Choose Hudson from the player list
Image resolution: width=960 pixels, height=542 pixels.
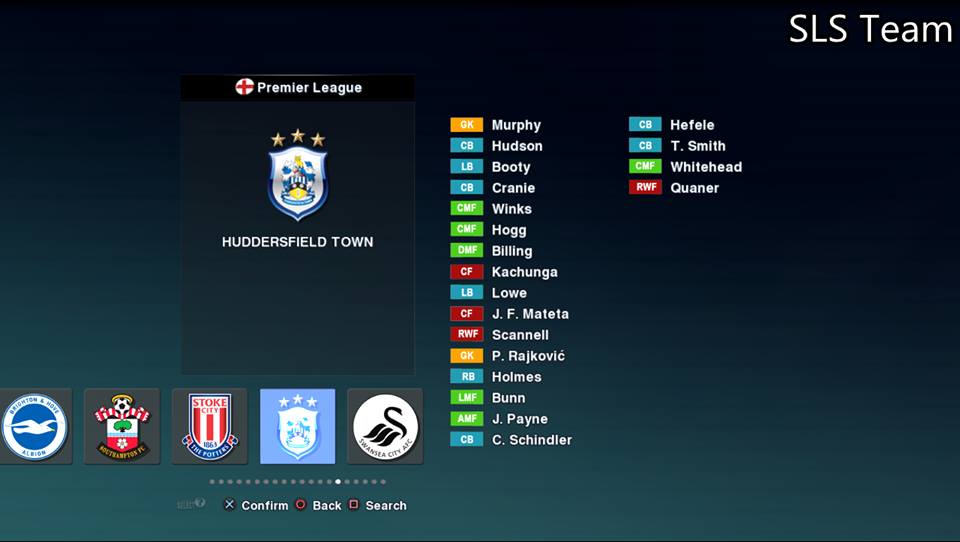tap(516, 146)
